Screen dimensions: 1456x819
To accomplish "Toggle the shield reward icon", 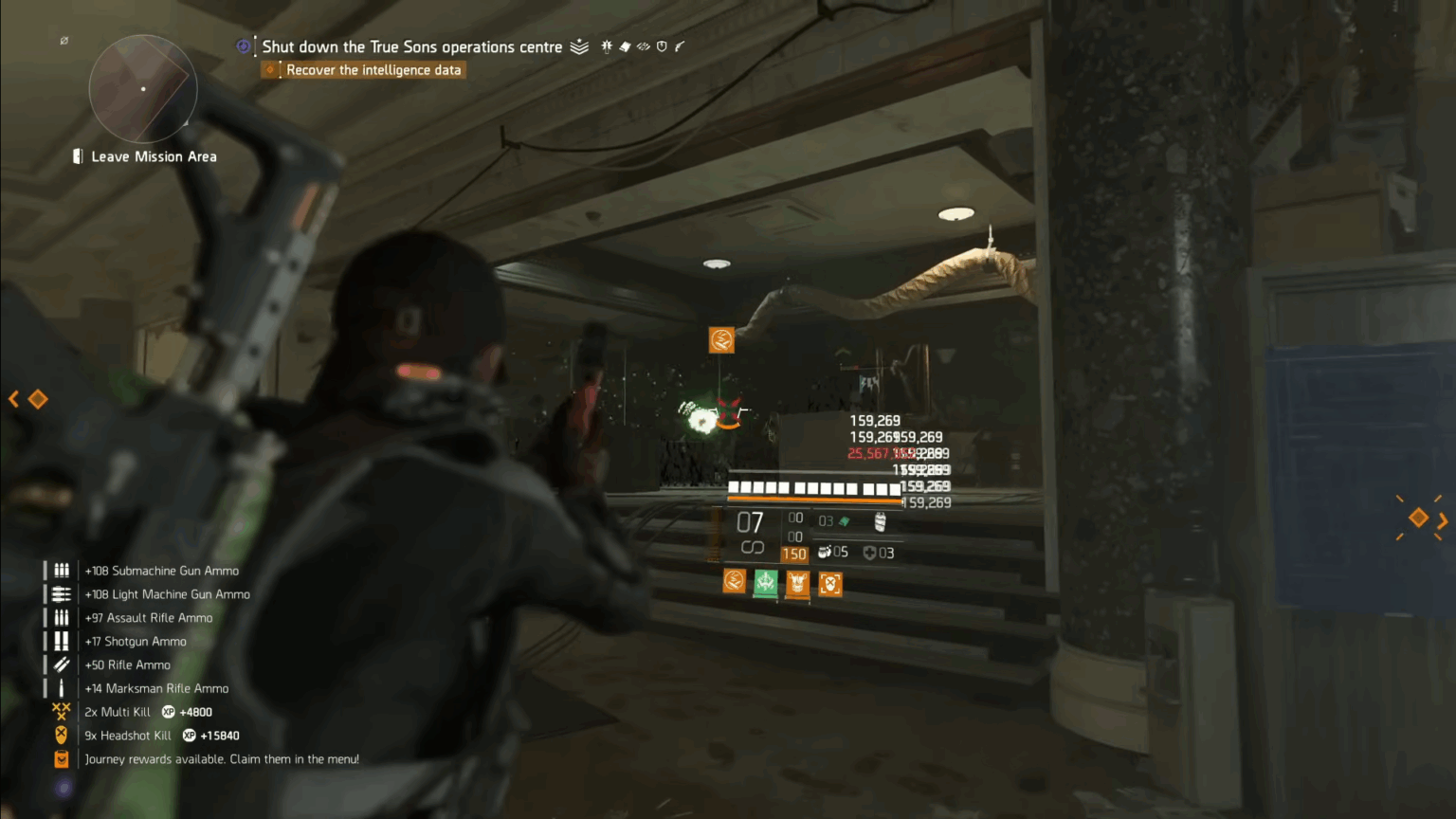I will (x=662, y=46).
